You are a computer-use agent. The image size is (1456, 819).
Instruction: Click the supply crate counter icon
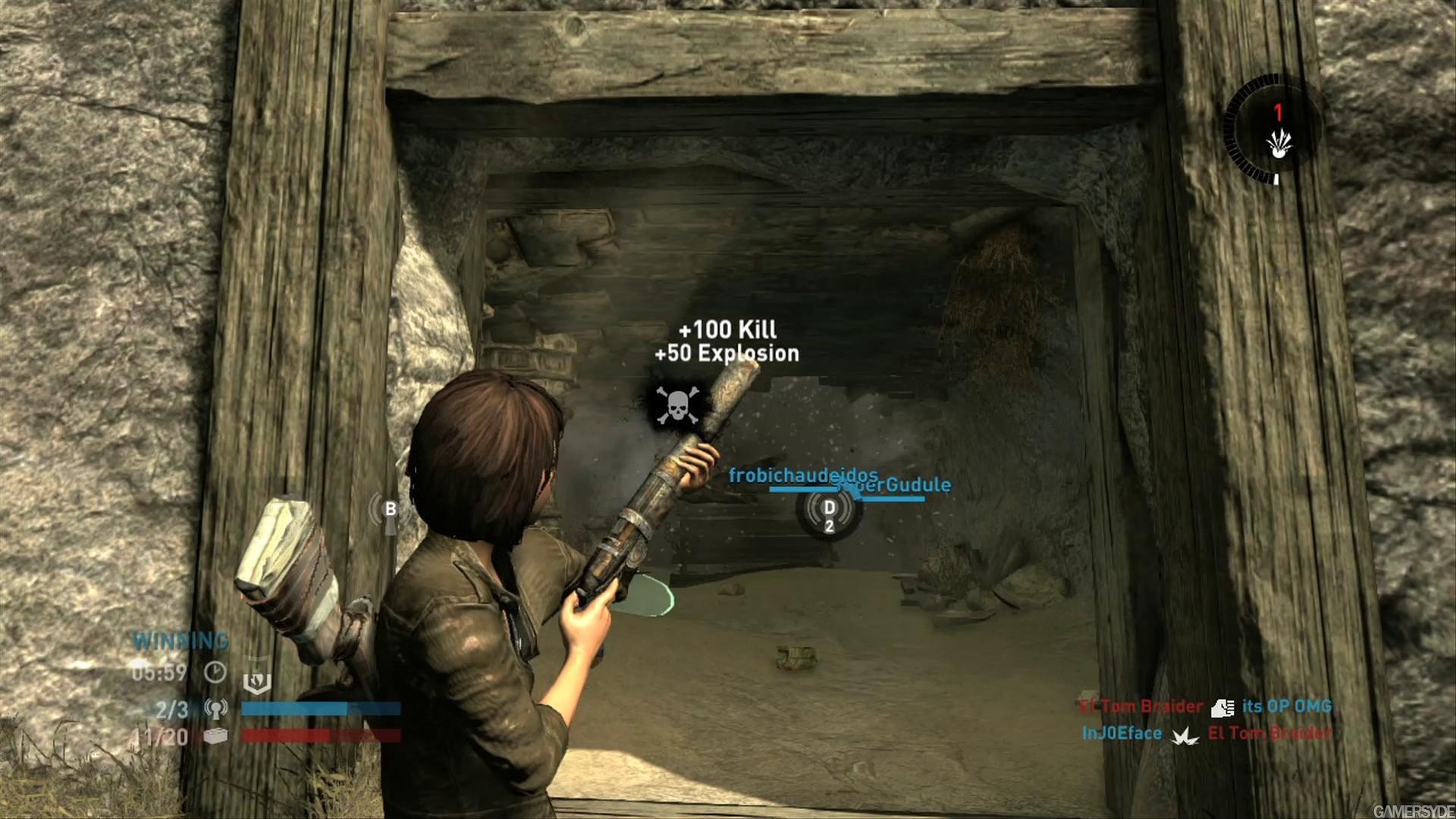coord(215,736)
